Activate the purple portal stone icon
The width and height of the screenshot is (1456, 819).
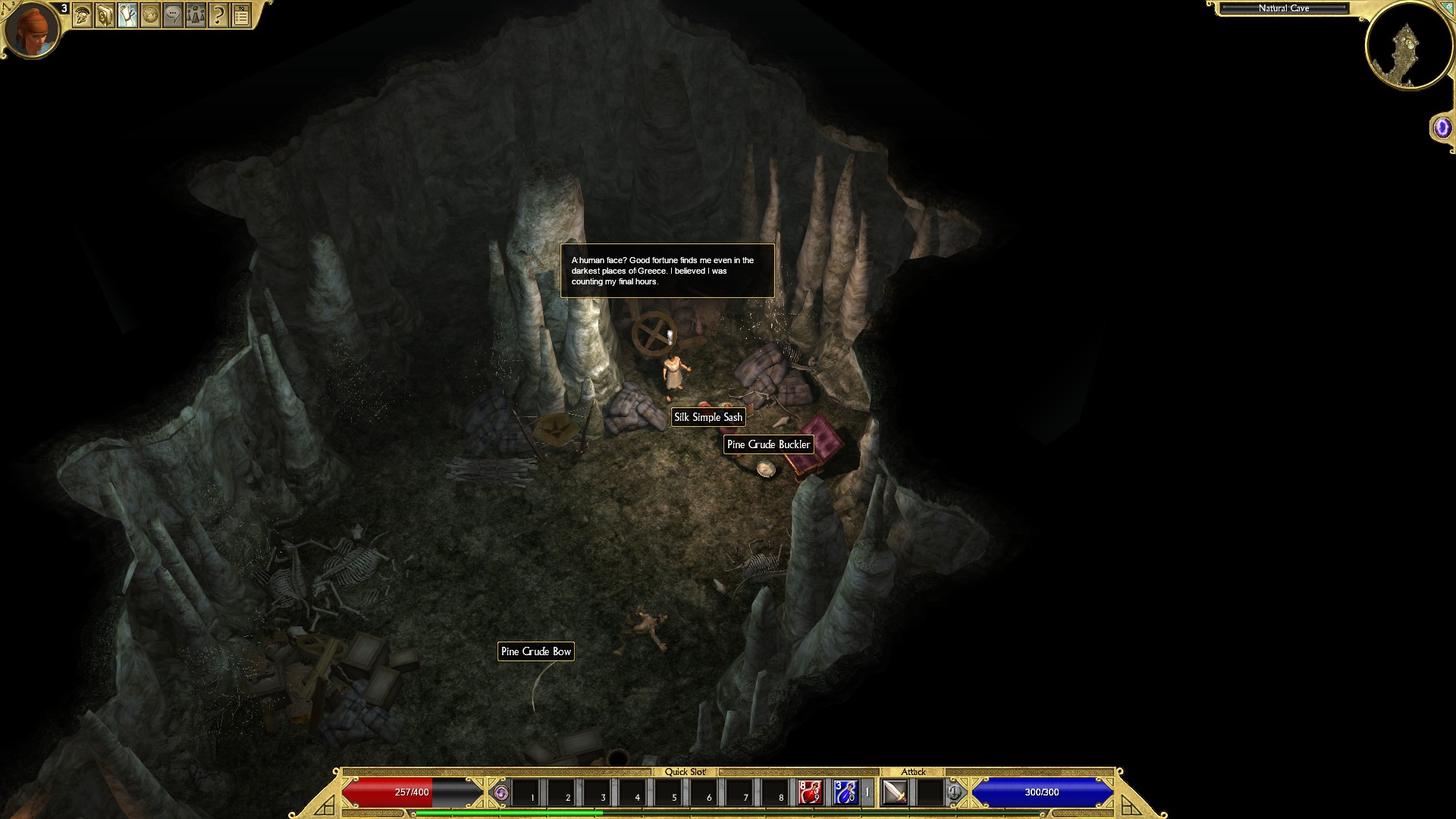(x=1442, y=128)
